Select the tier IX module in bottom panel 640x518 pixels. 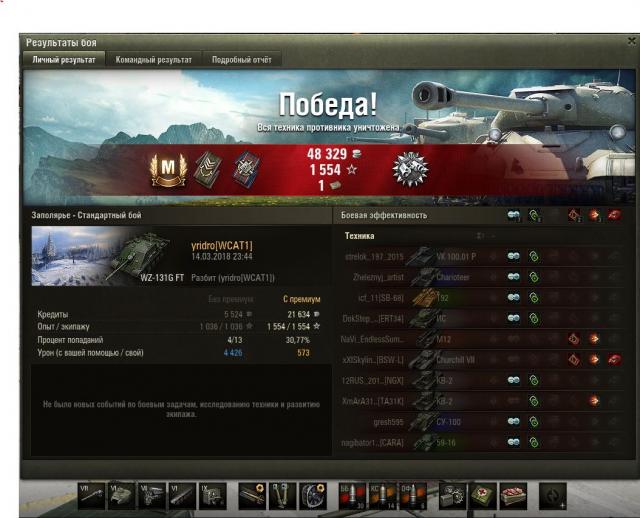tap(212, 494)
